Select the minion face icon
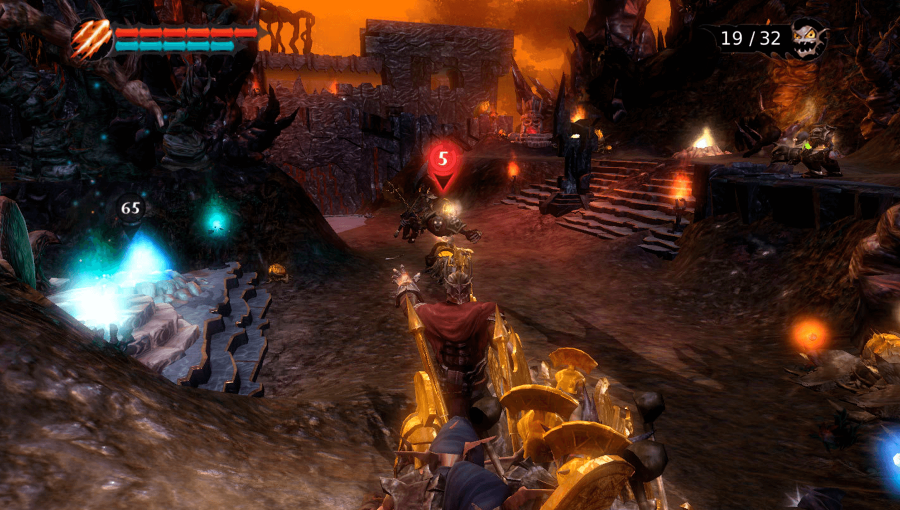 [x=806, y=39]
